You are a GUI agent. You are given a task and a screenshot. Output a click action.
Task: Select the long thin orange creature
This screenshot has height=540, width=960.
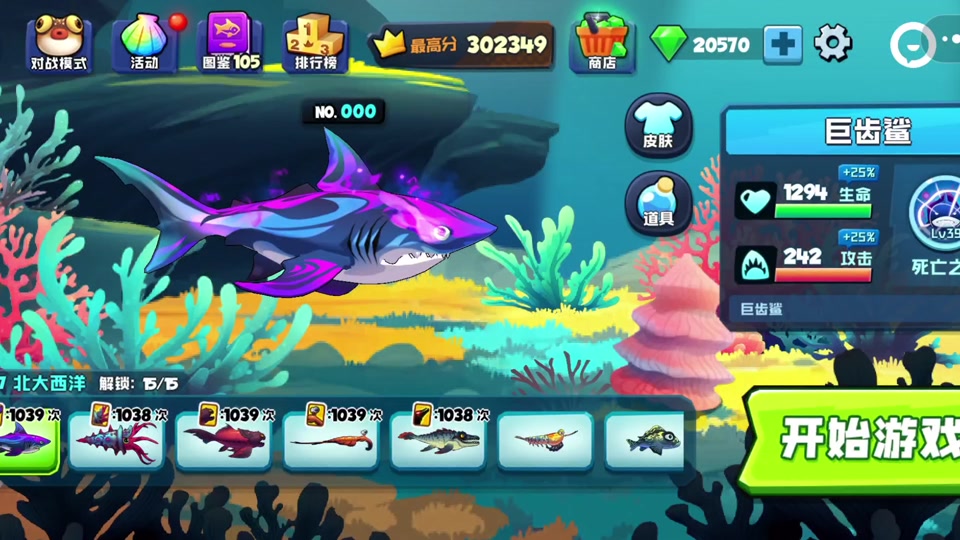tap(331, 440)
